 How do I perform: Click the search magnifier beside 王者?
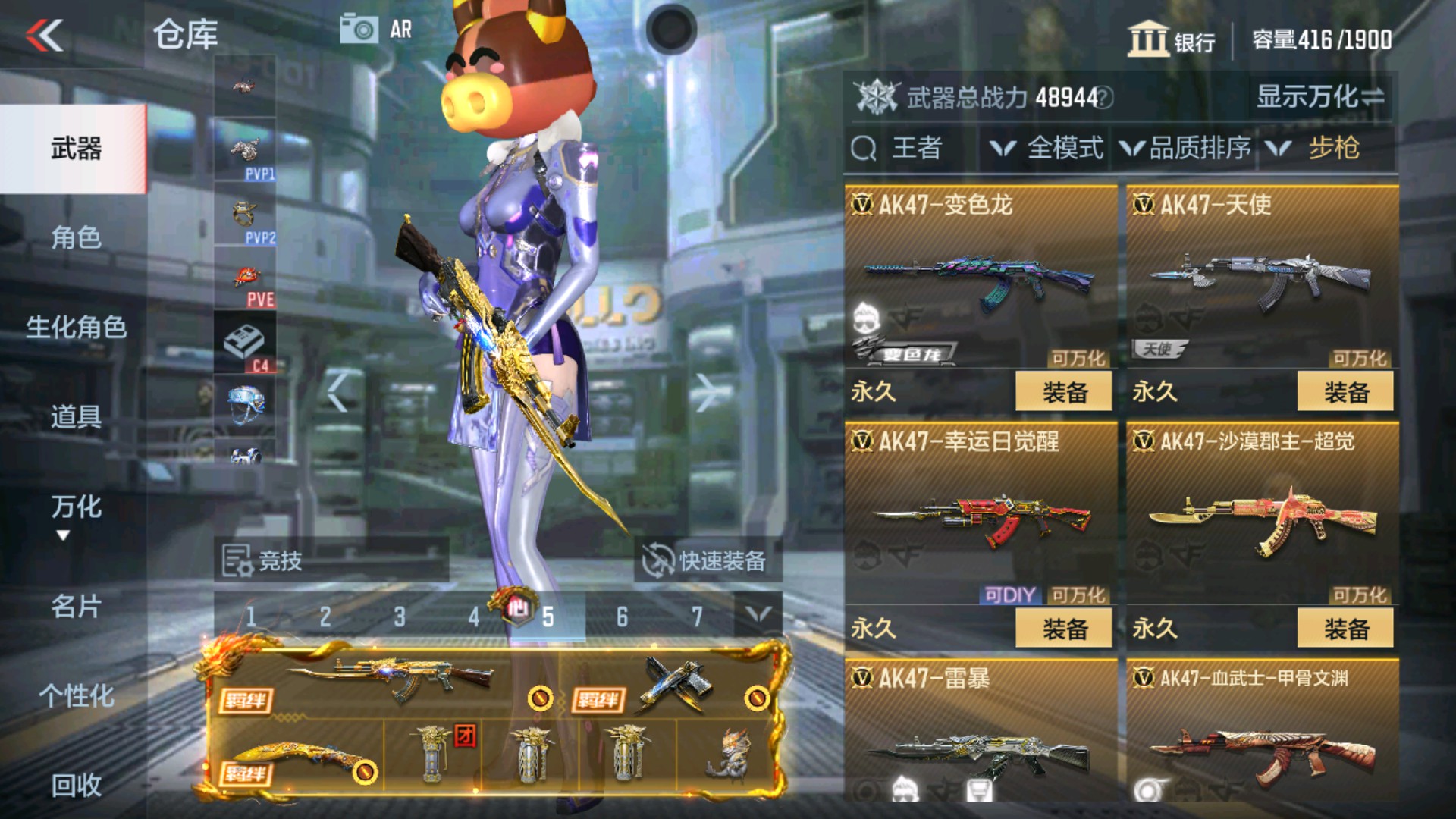864,149
